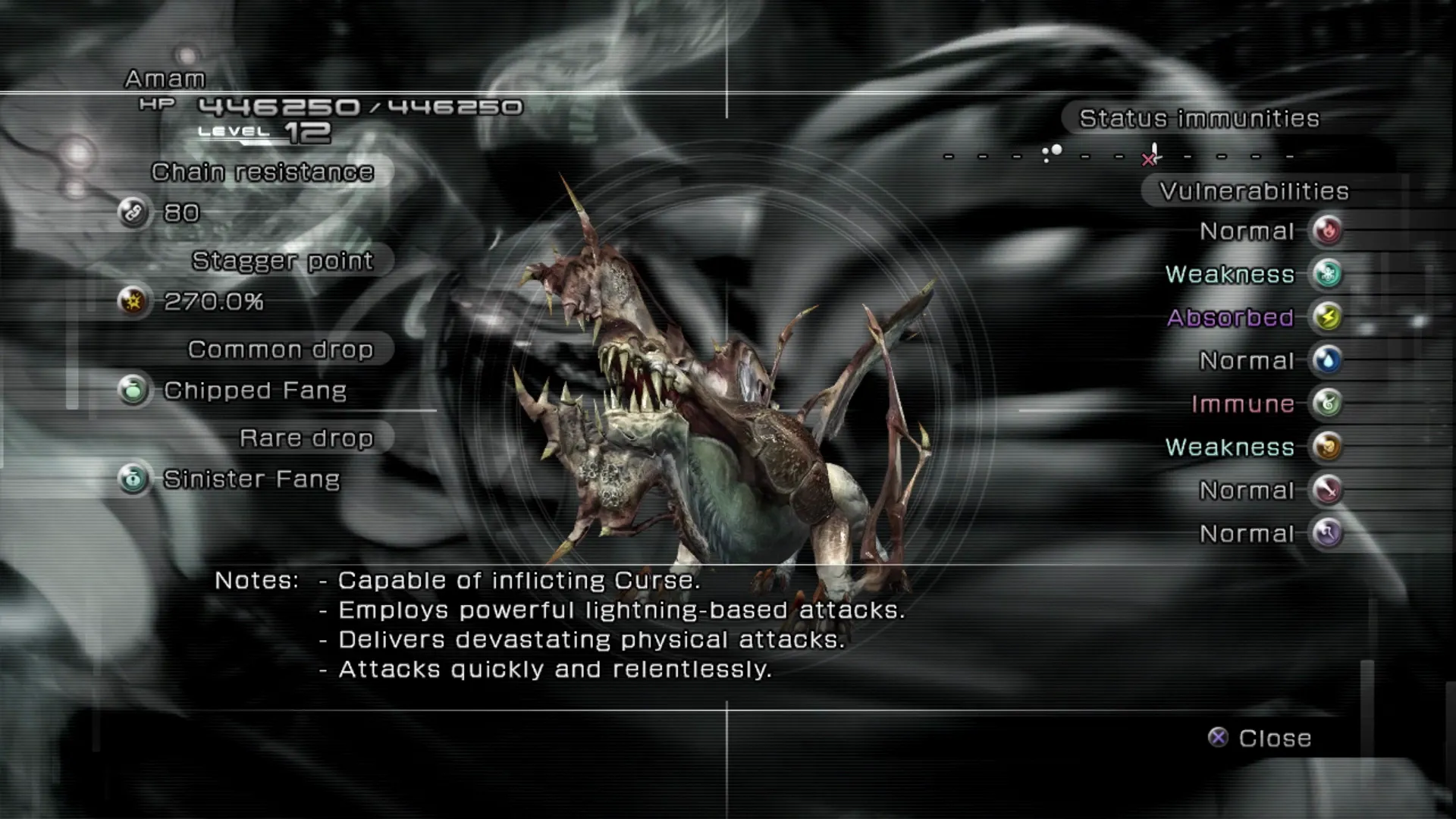Screen dimensions: 1456x819
Task: Select the lightning element absorbed icon
Action: pos(1327,317)
